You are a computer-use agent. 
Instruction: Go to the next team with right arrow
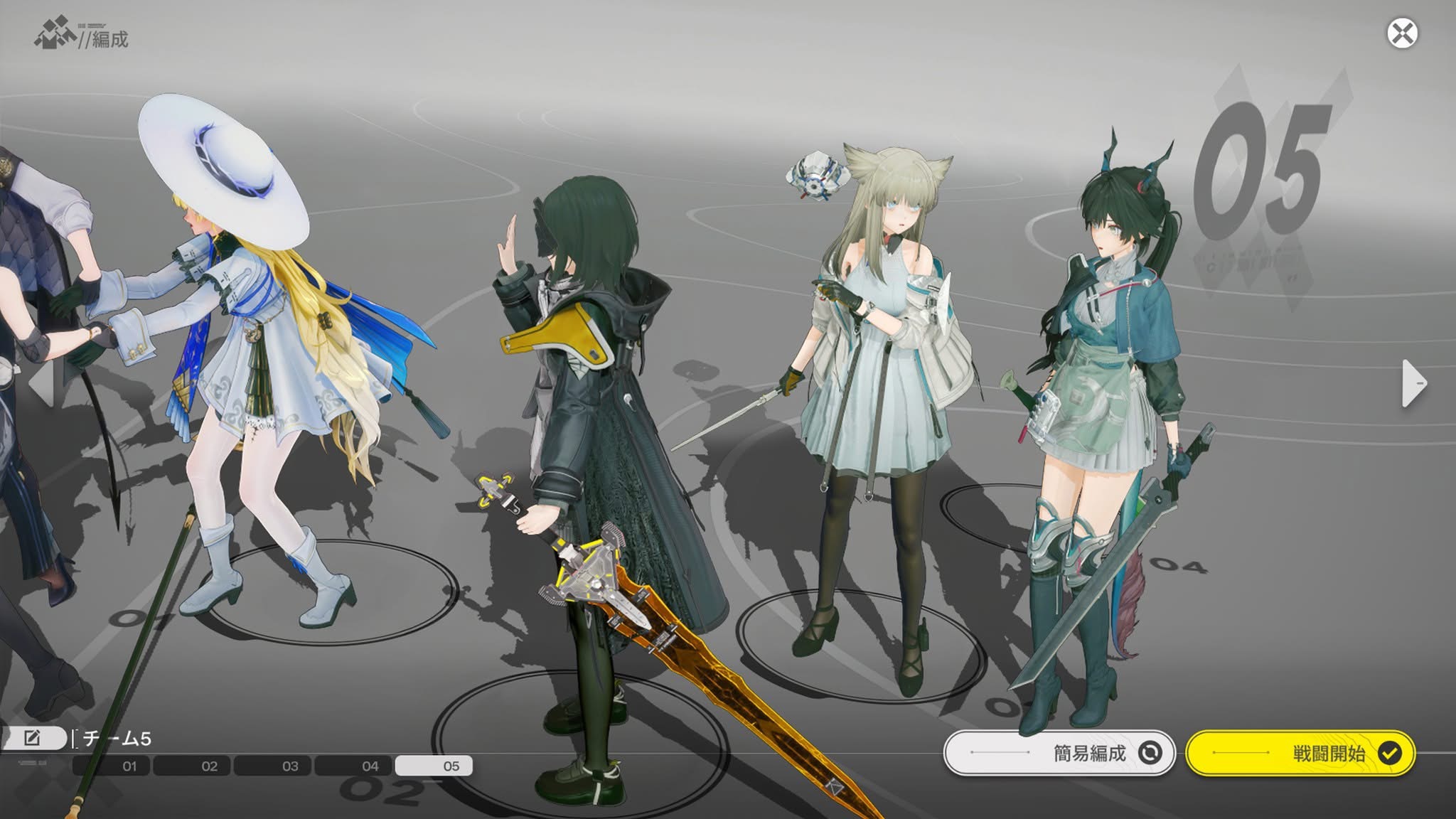point(1413,384)
